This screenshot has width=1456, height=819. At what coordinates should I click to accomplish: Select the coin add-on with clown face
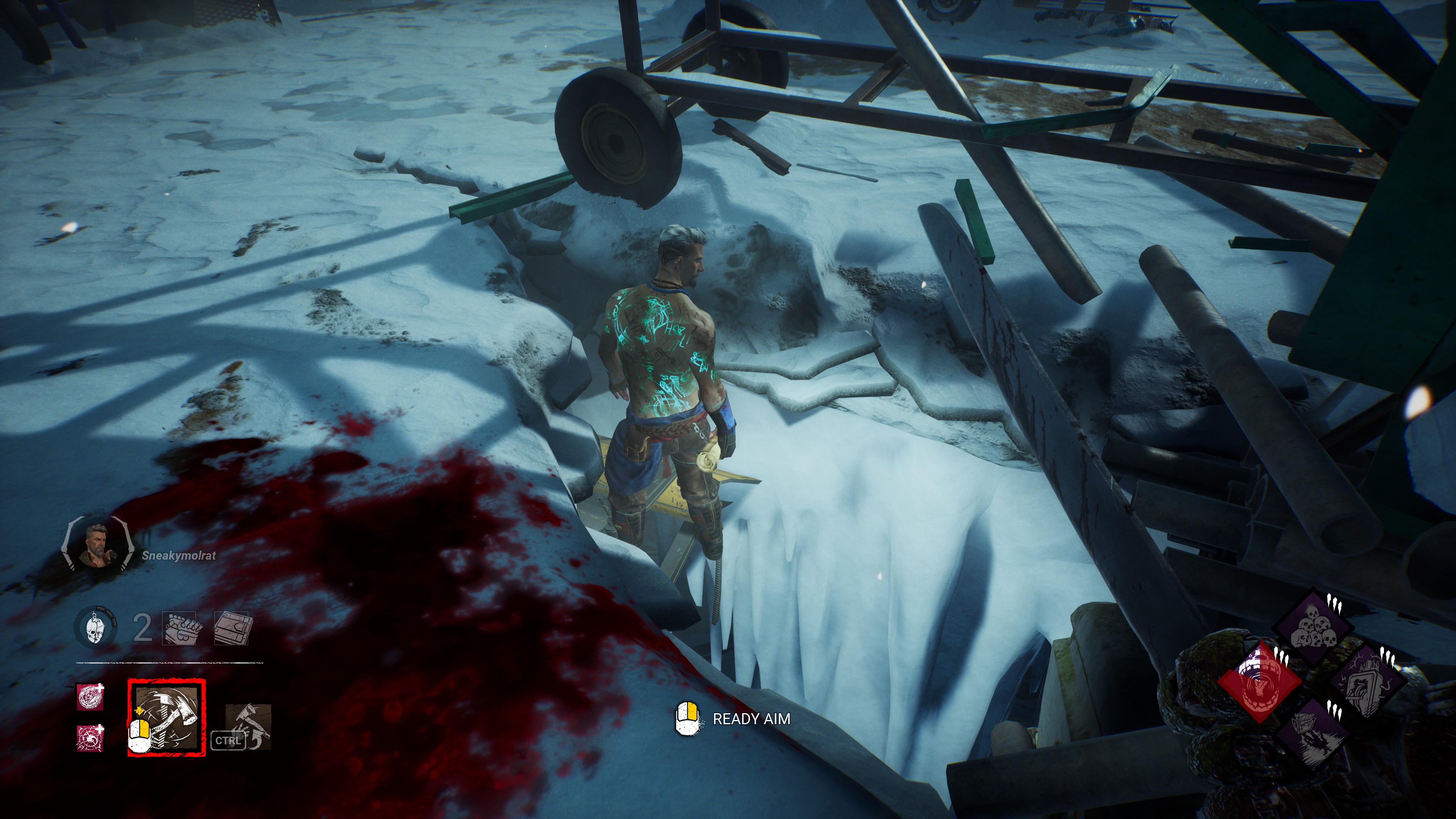tap(91, 697)
